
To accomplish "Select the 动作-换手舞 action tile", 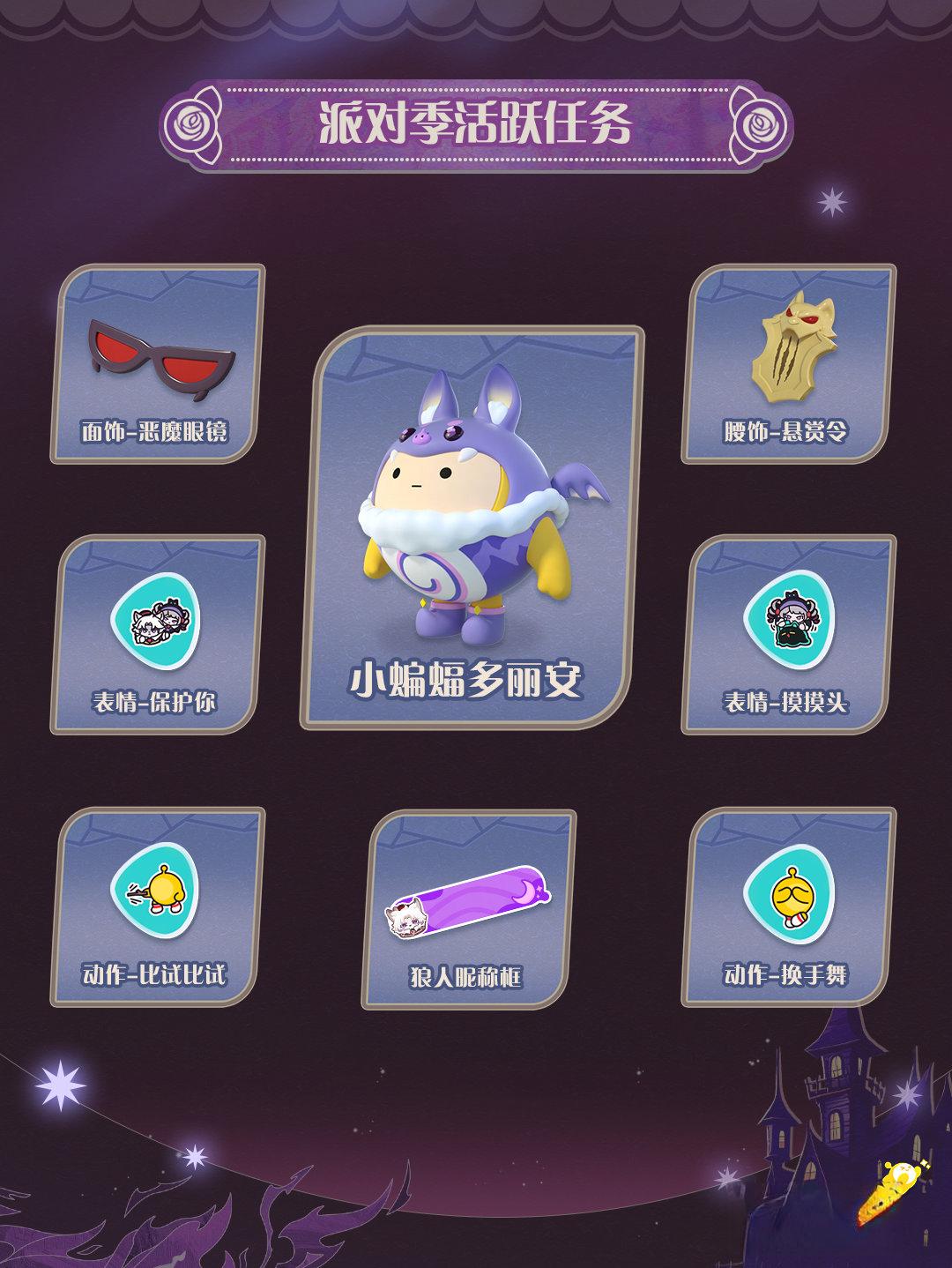I will tap(789, 906).
